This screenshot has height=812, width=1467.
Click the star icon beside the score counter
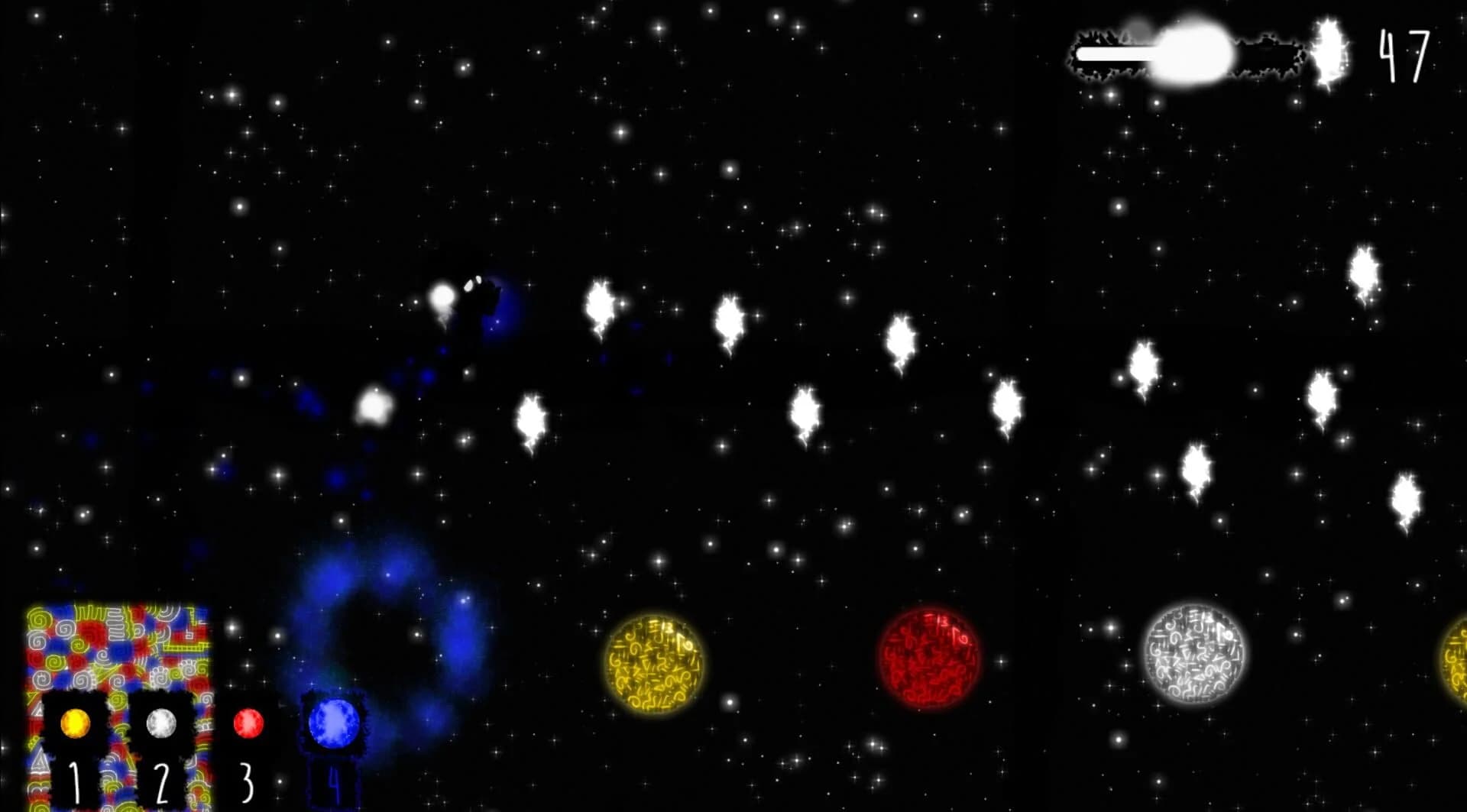tap(1327, 50)
